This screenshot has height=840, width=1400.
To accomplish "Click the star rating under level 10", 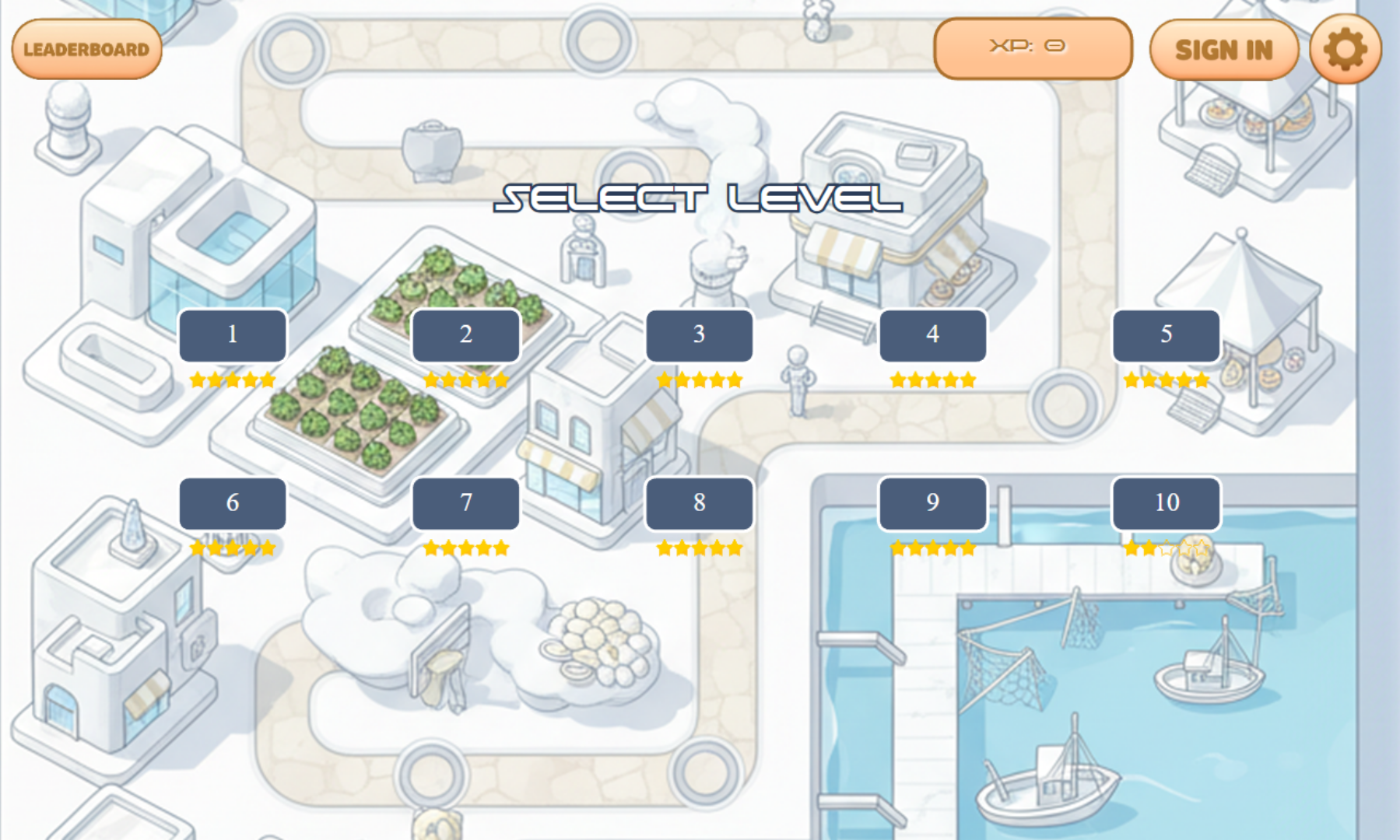I will coord(1165,548).
